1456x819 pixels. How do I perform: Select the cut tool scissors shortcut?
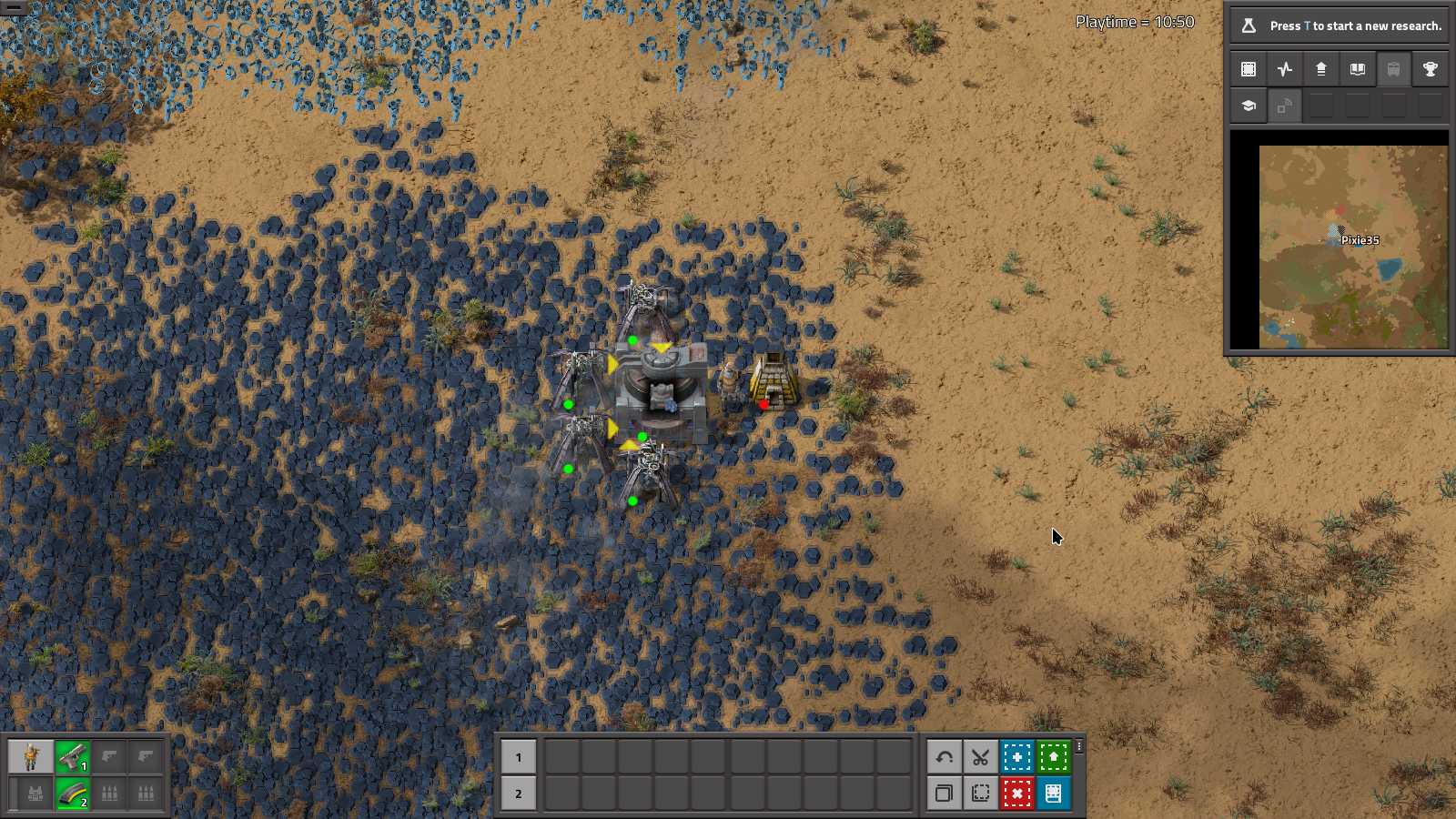click(x=980, y=757)
